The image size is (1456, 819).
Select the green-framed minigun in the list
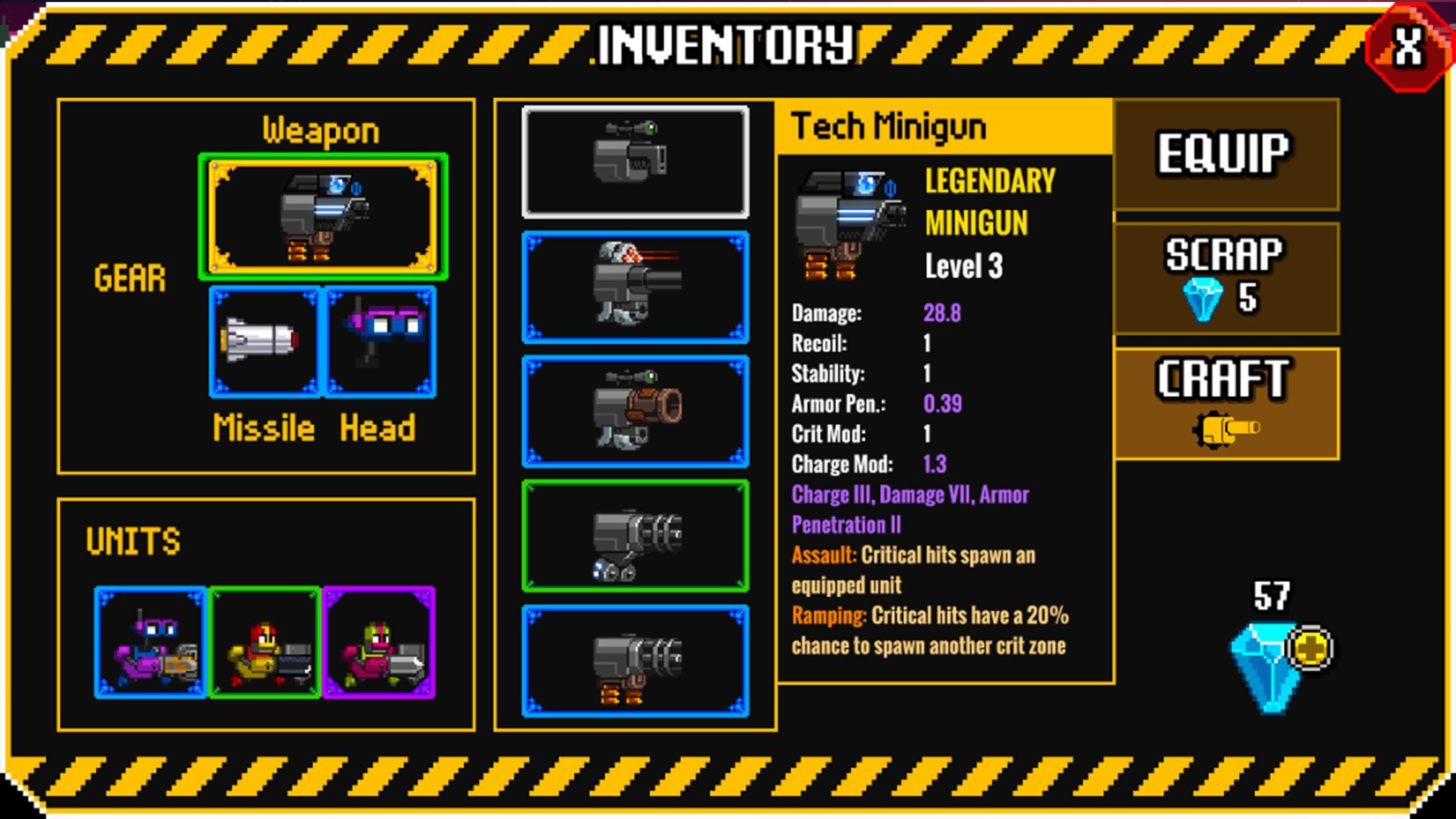pos(635,535)
